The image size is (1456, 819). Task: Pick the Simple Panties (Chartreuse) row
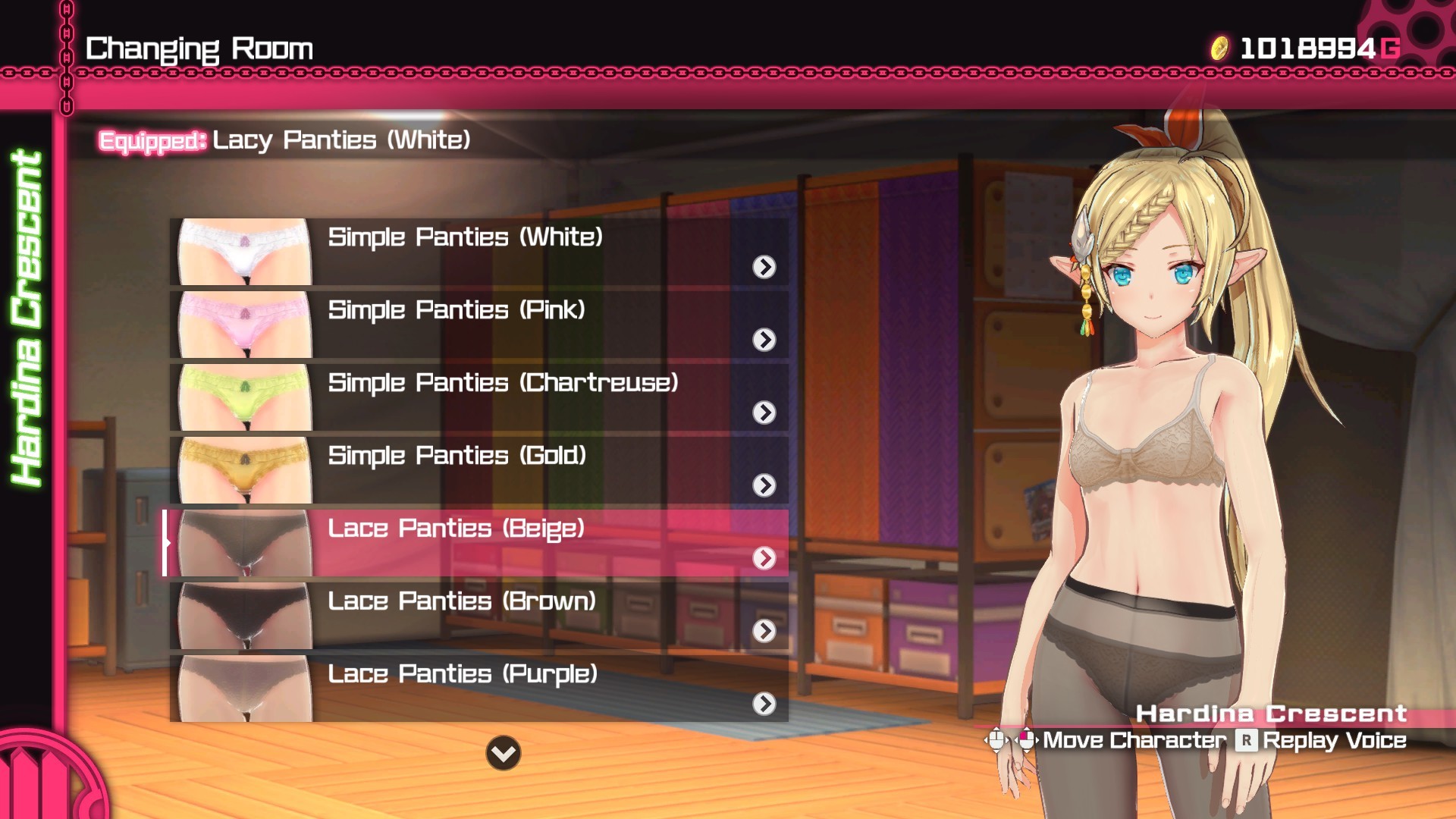(478, 396)
